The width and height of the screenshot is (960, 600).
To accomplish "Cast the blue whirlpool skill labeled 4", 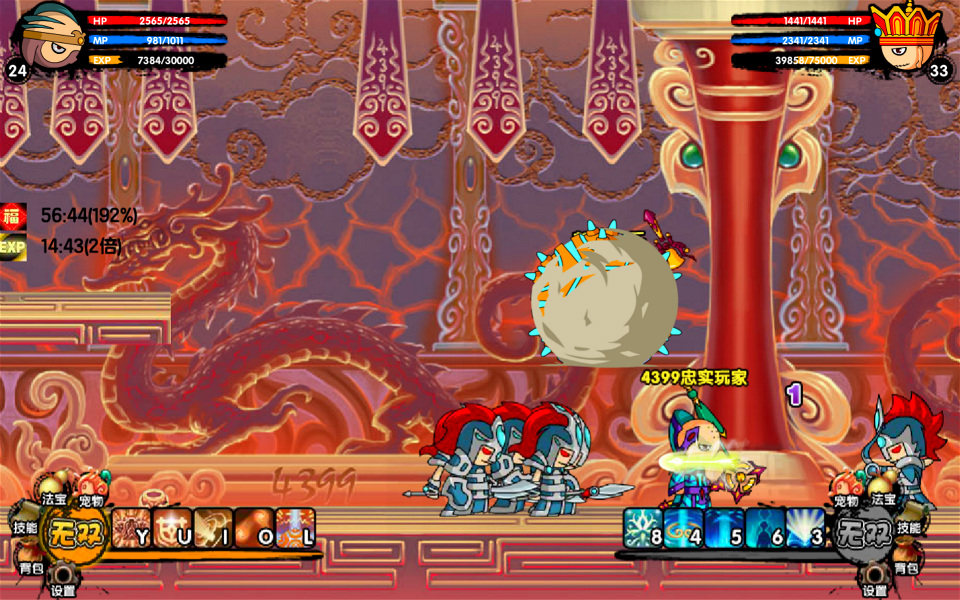I will (684, 528).
